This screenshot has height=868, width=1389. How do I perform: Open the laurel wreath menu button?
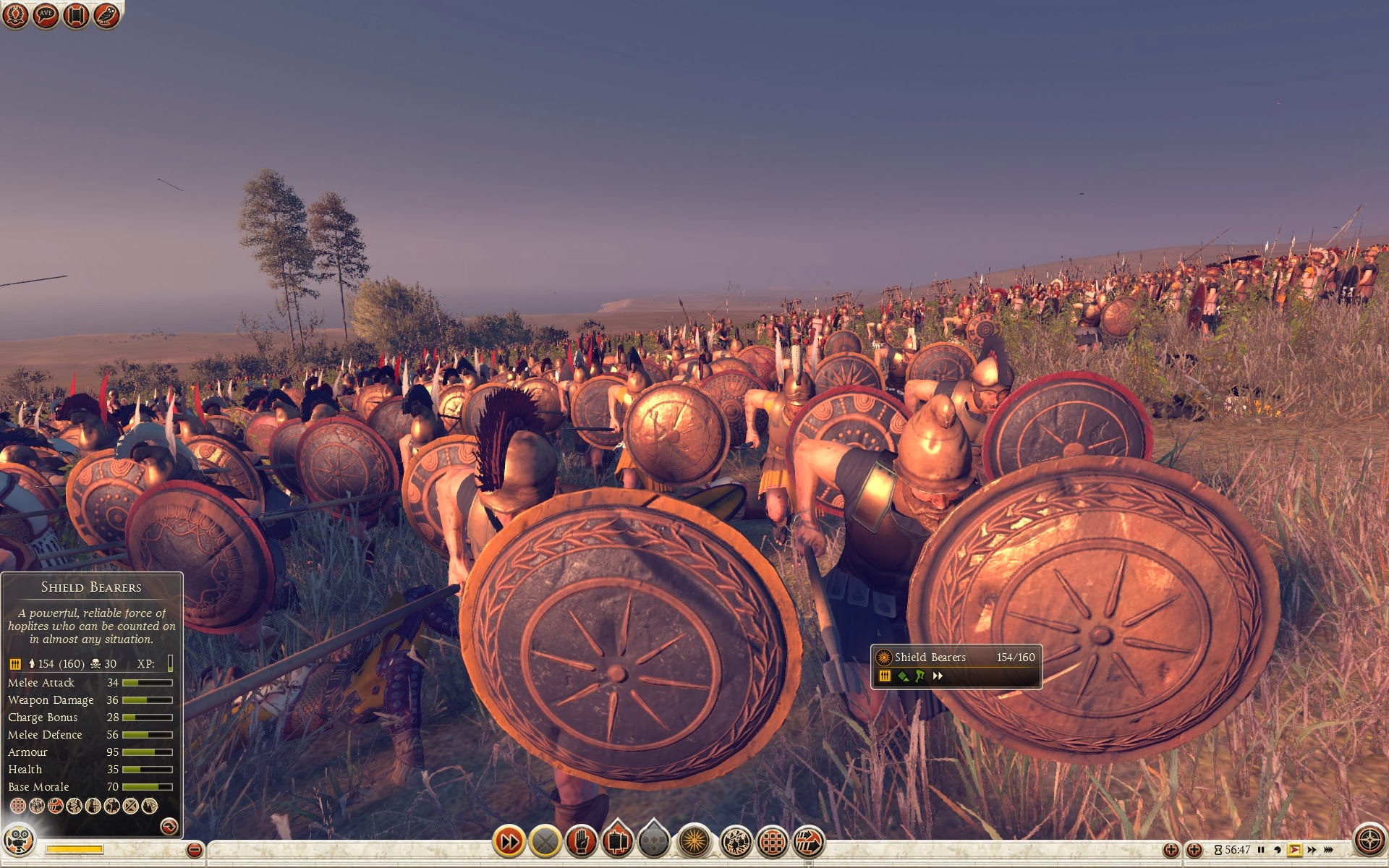tap(15, 15)
